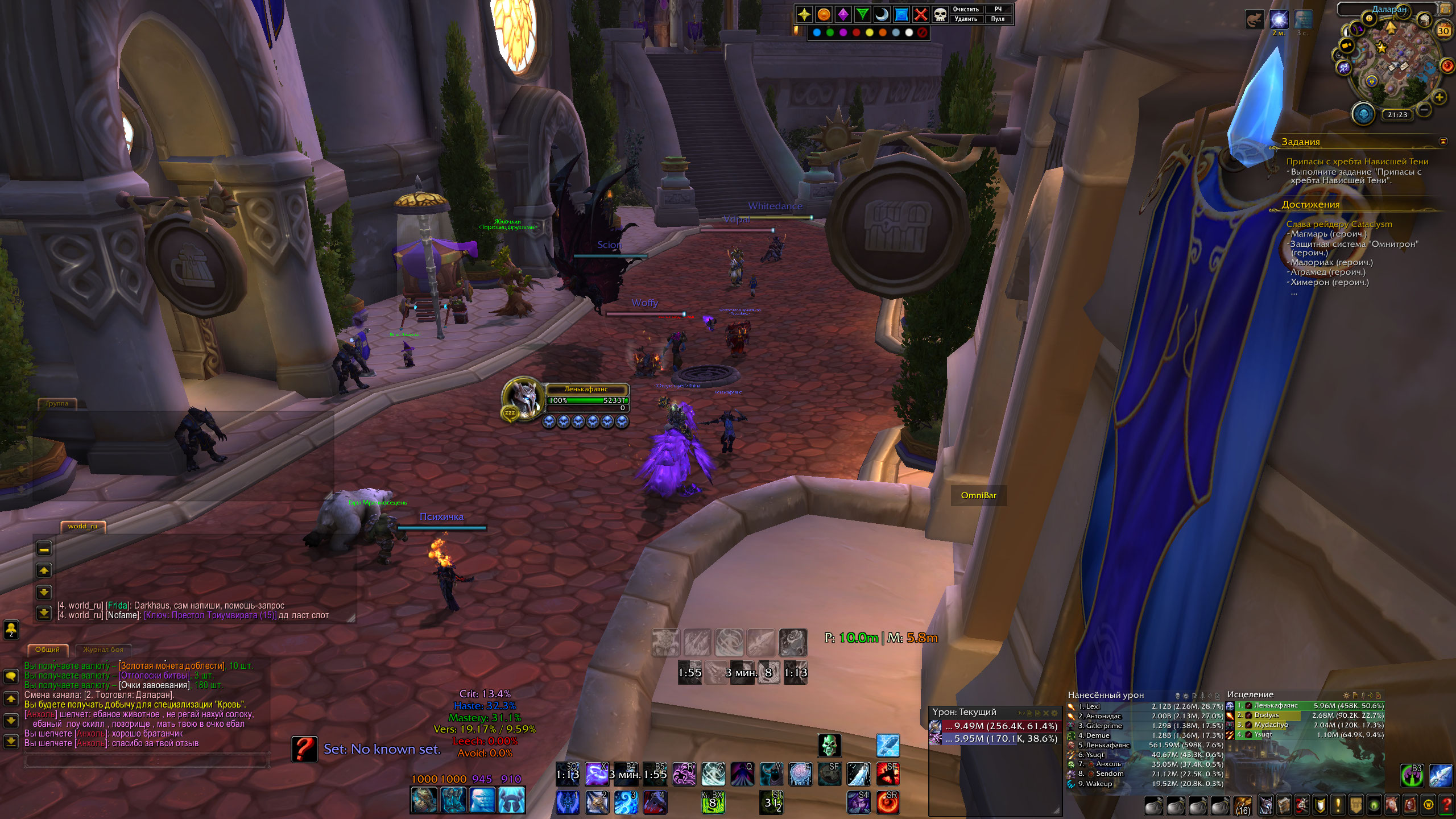1456x819 pixels.
Task: Zoom out the minimap with minus button
Action: click(x=1424, y=109)
